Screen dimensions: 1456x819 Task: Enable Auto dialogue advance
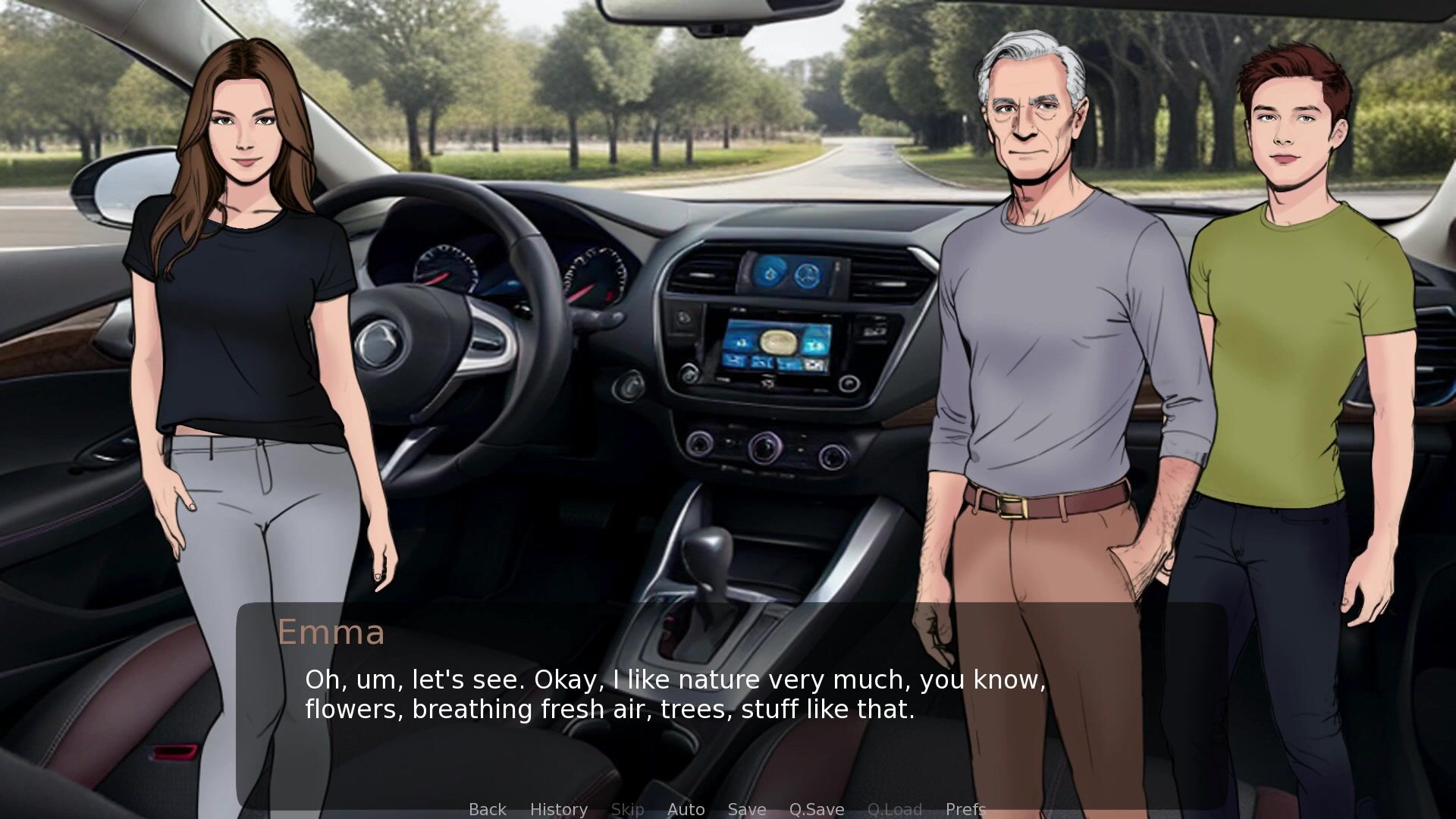(686, 809)
